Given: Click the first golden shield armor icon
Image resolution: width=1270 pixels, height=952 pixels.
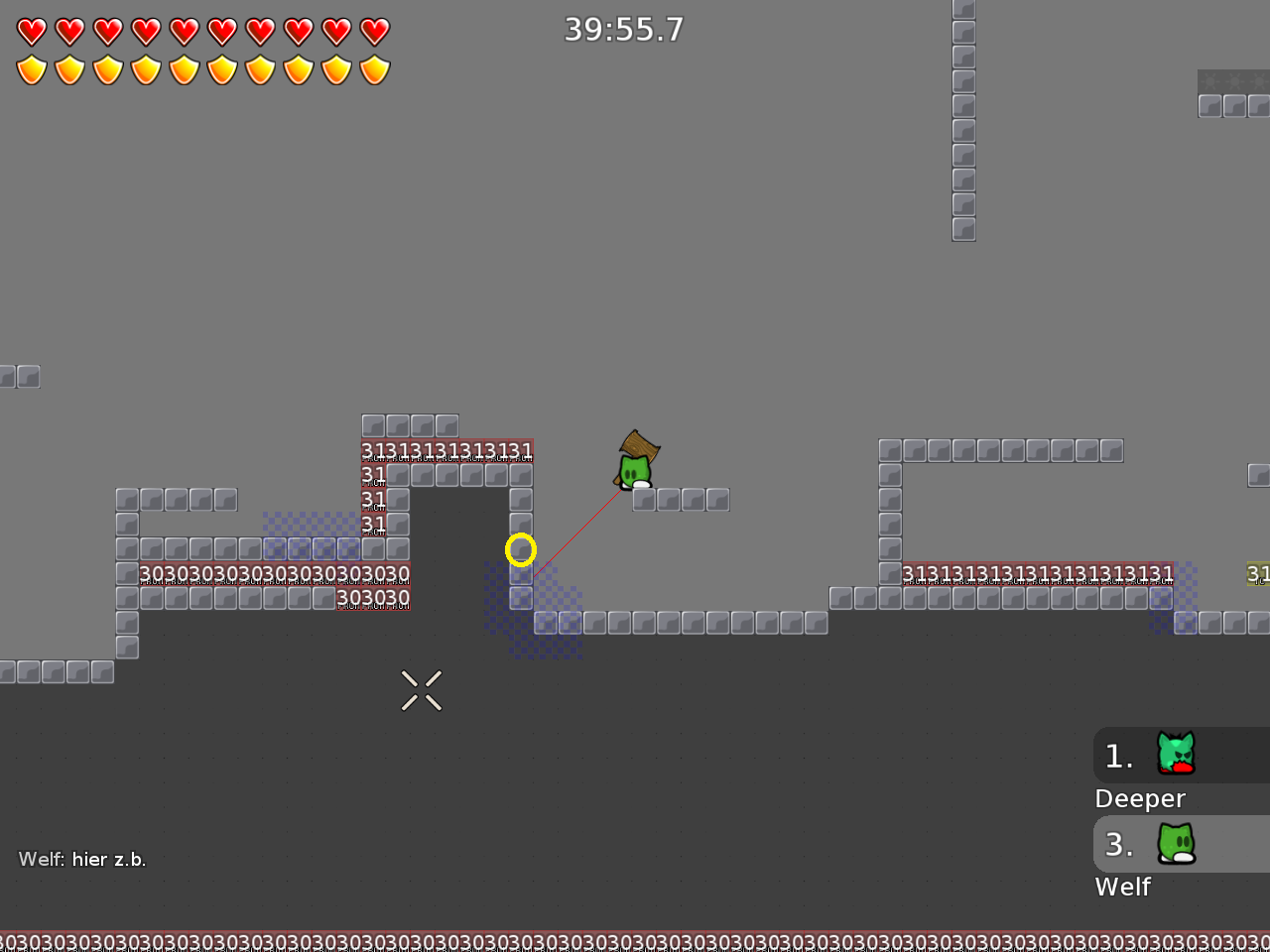Looking at the screenshot, I should (31, 69).
